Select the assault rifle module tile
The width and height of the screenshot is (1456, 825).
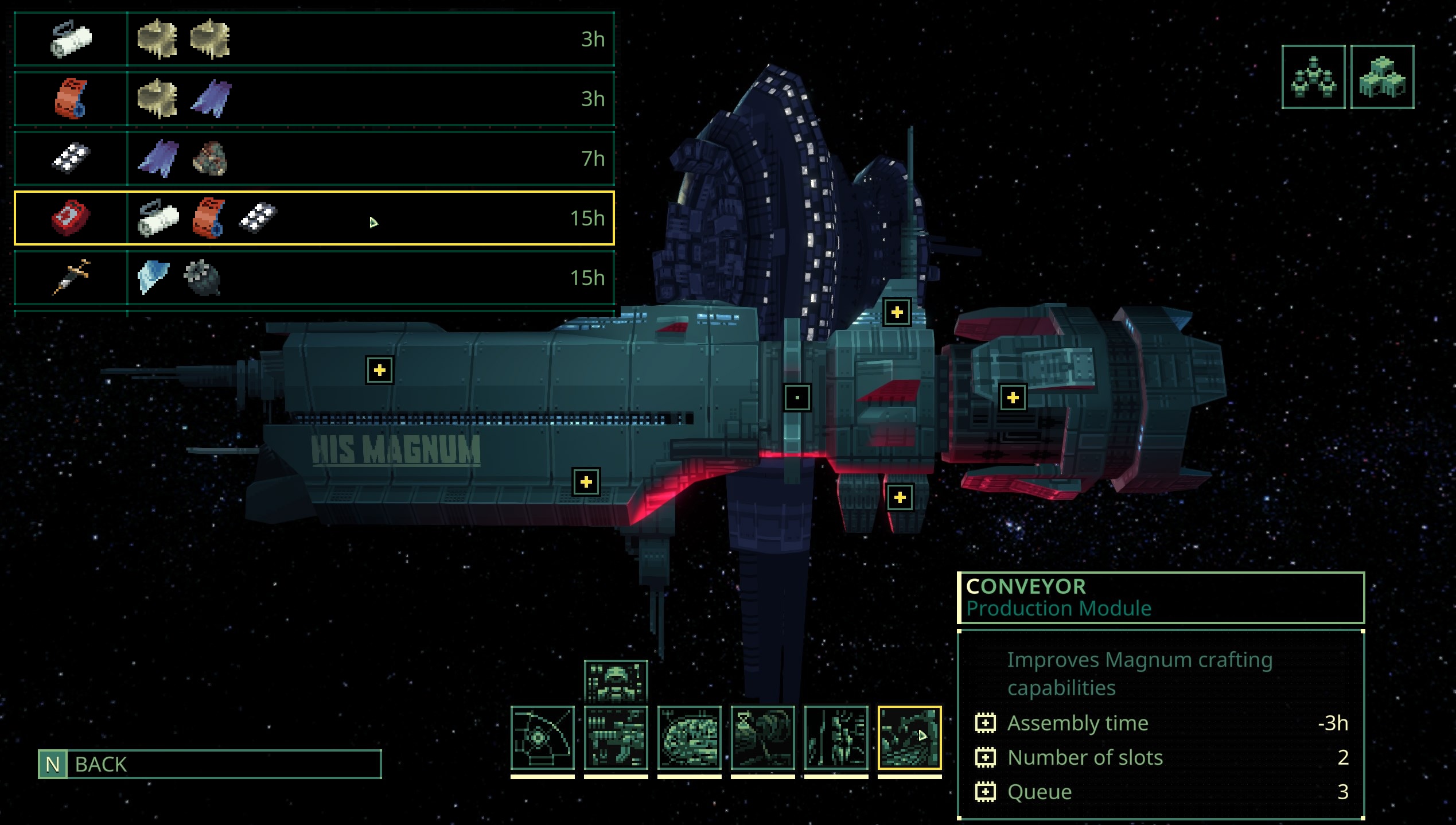coord(616,738)
